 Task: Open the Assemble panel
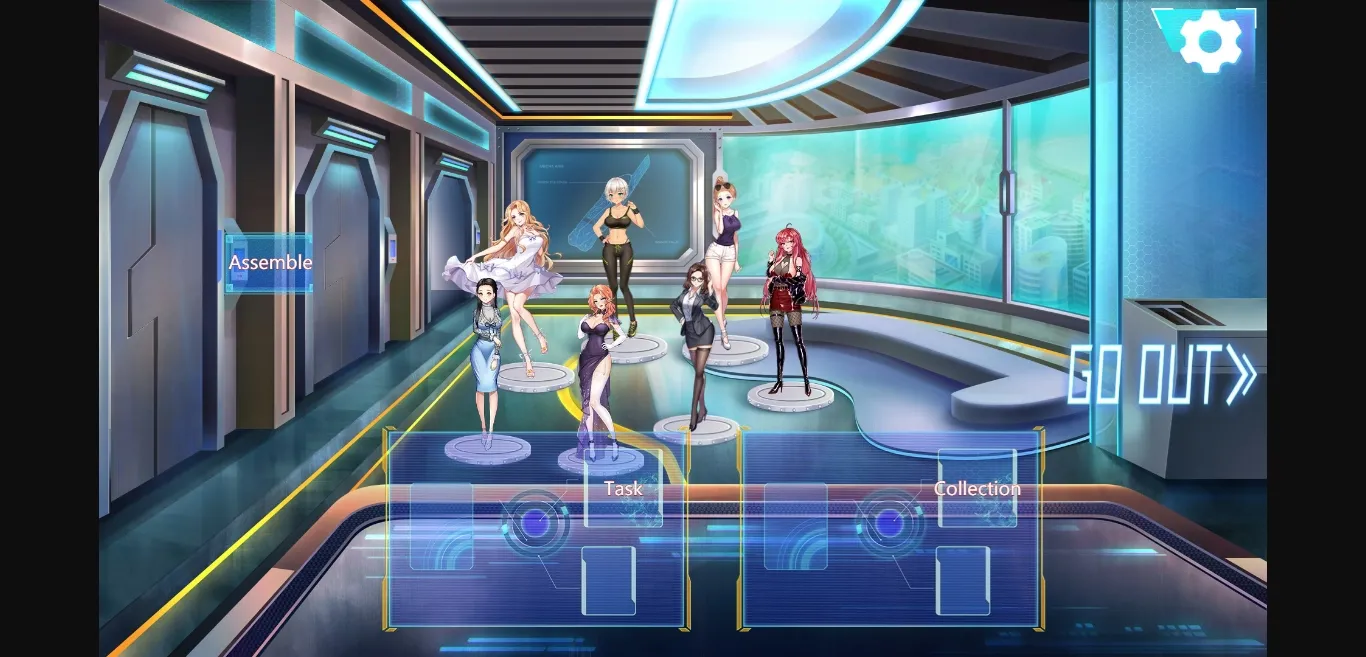tap(270, 263)
